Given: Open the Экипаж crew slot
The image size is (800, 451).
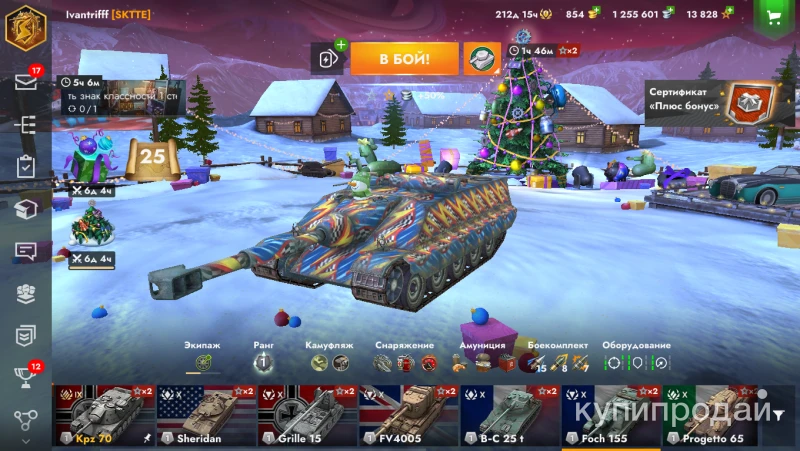Looking at the screenshot, I should tap(203, 362).
